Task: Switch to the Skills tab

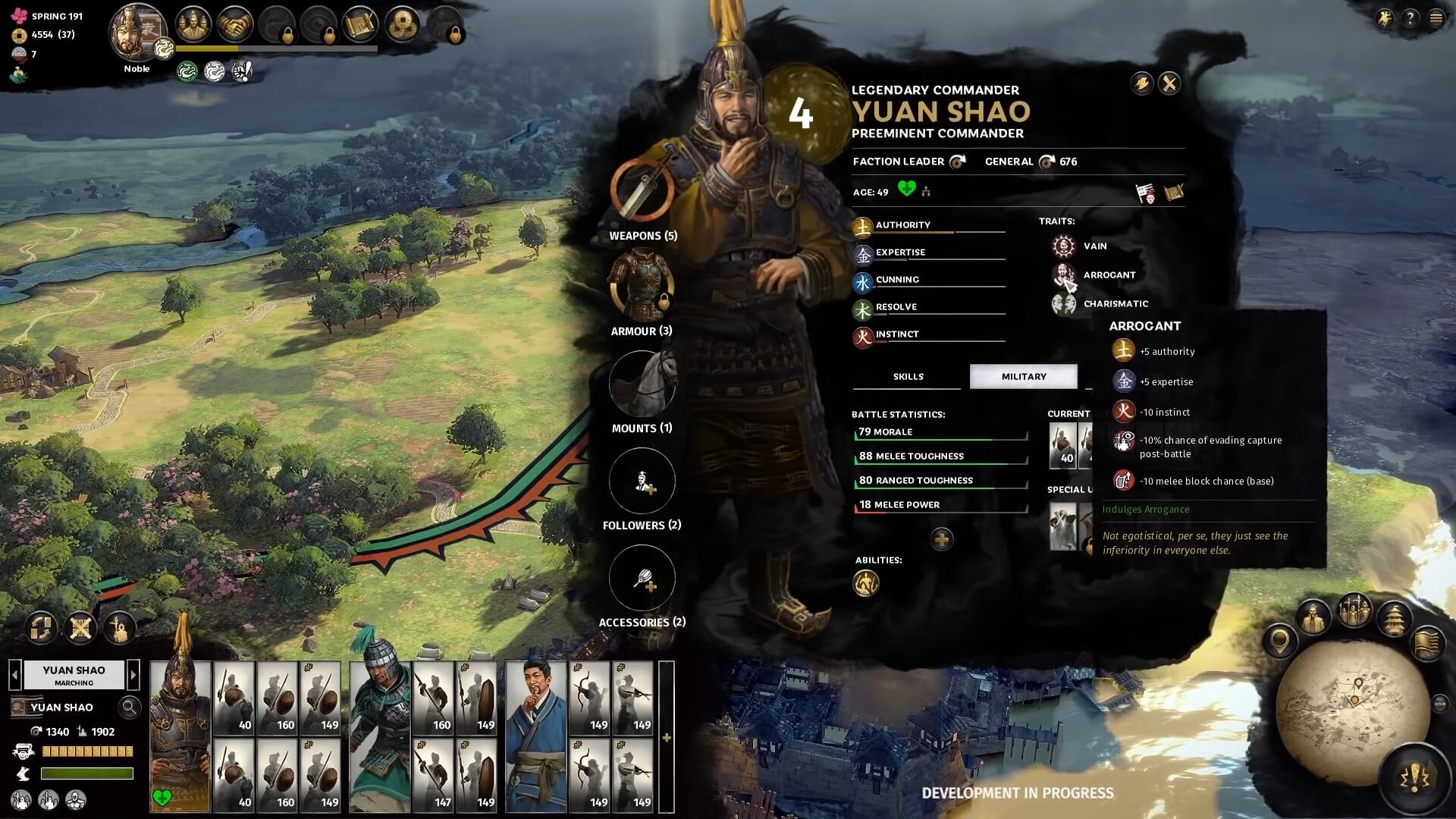Action: 908,376
